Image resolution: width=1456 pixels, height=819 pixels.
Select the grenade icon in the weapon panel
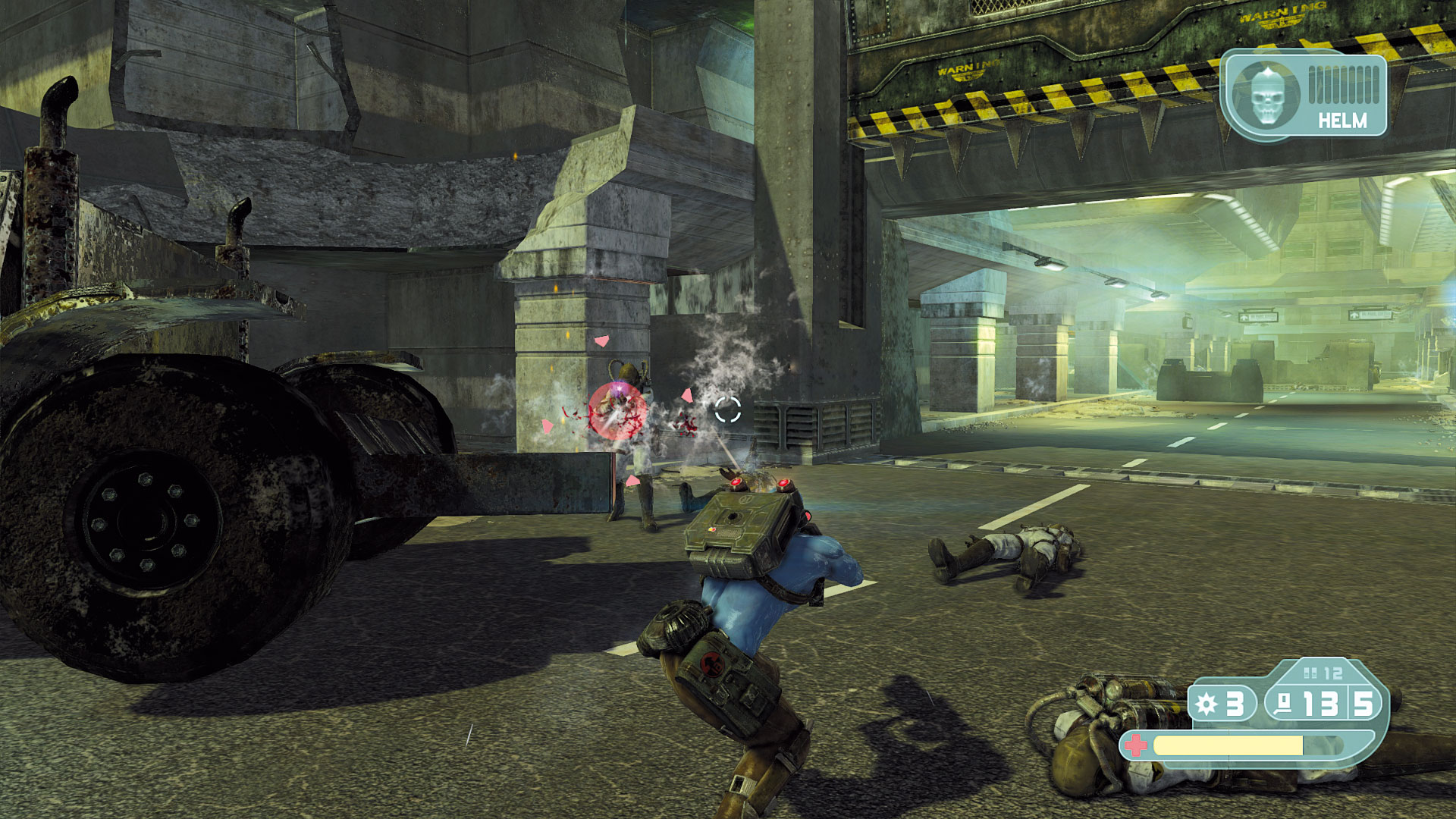coord(1206,704)
